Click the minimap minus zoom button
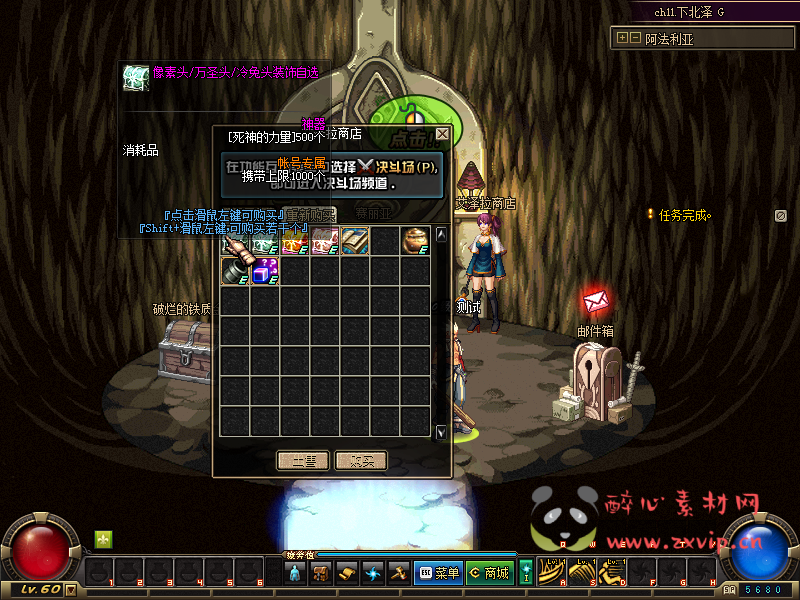The image size is (800, 600). coord(634,37)
